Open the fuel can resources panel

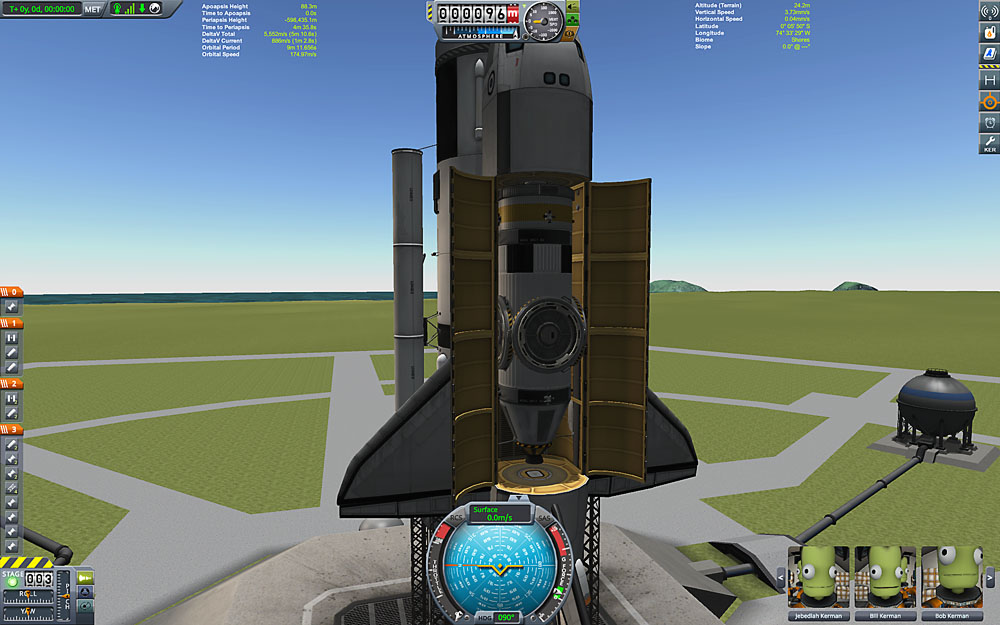point(988,33)
